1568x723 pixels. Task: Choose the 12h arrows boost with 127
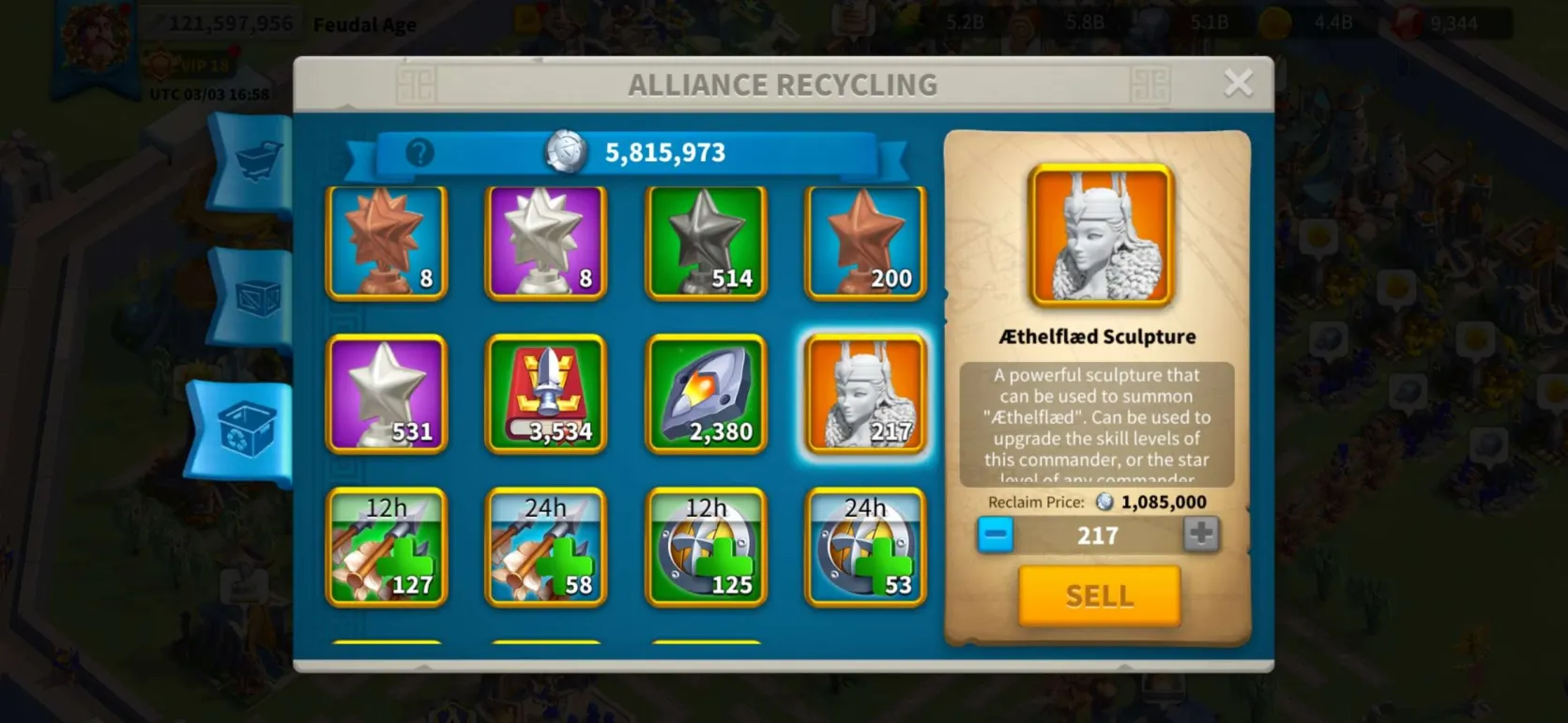(387, 548)
